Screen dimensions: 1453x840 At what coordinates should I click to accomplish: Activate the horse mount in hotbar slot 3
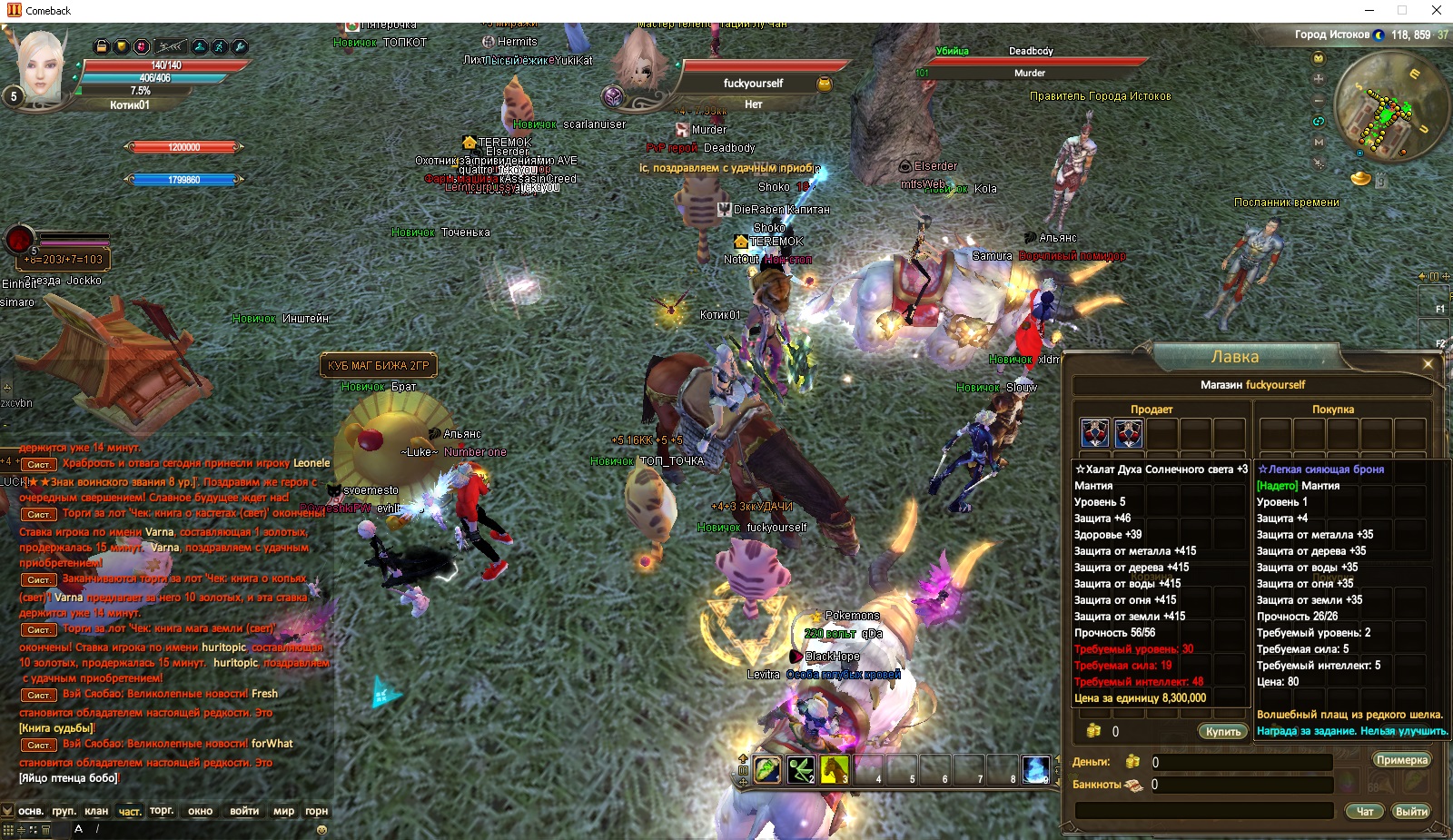point(834,769)
